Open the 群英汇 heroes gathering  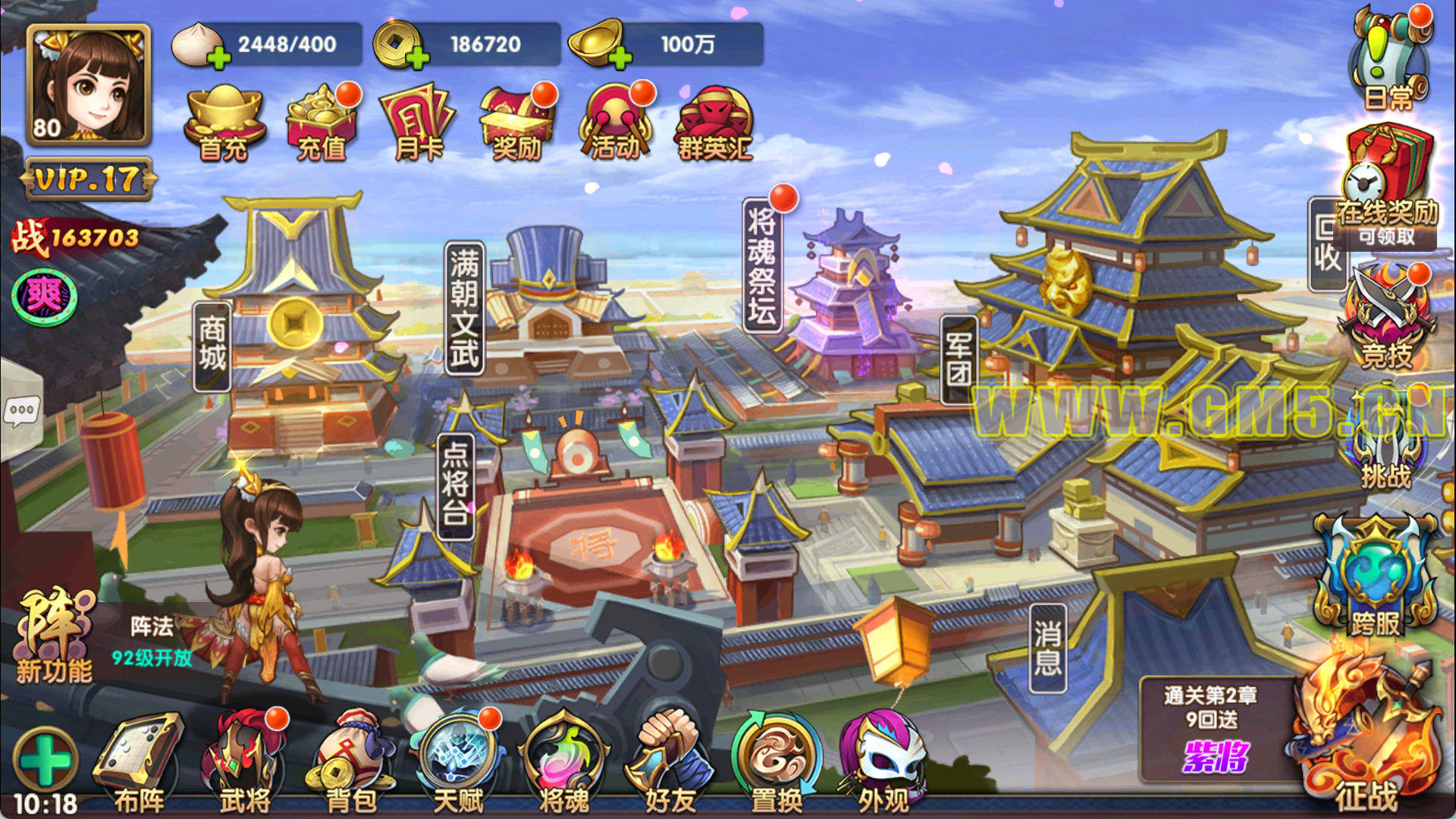[x=714, y=123]
